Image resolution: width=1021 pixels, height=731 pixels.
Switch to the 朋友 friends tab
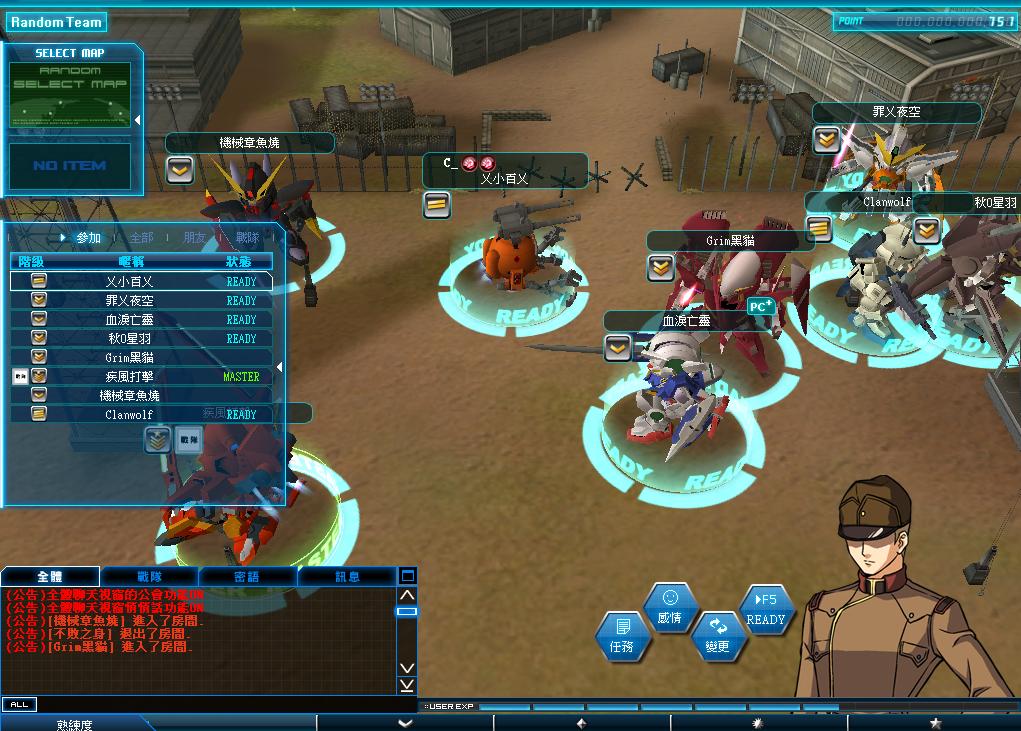tap(195, 238)
